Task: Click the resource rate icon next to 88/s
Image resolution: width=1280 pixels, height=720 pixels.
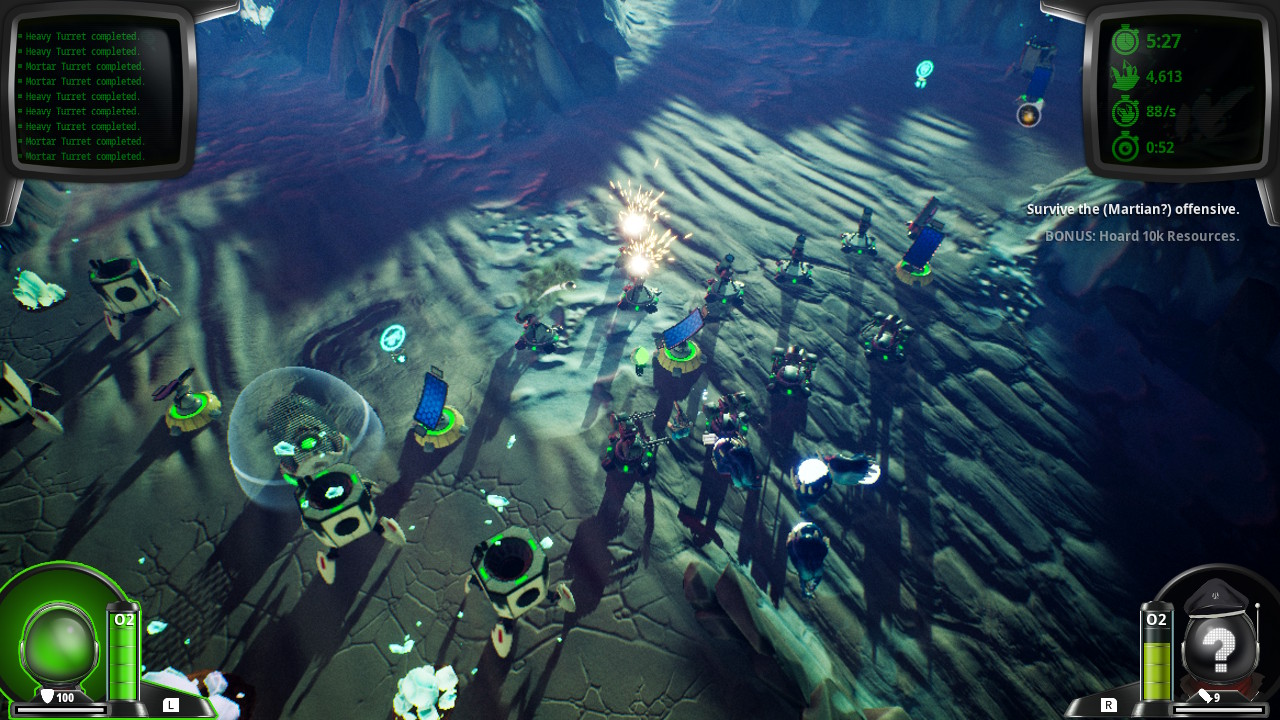Action: click(x=1124, y=112)
